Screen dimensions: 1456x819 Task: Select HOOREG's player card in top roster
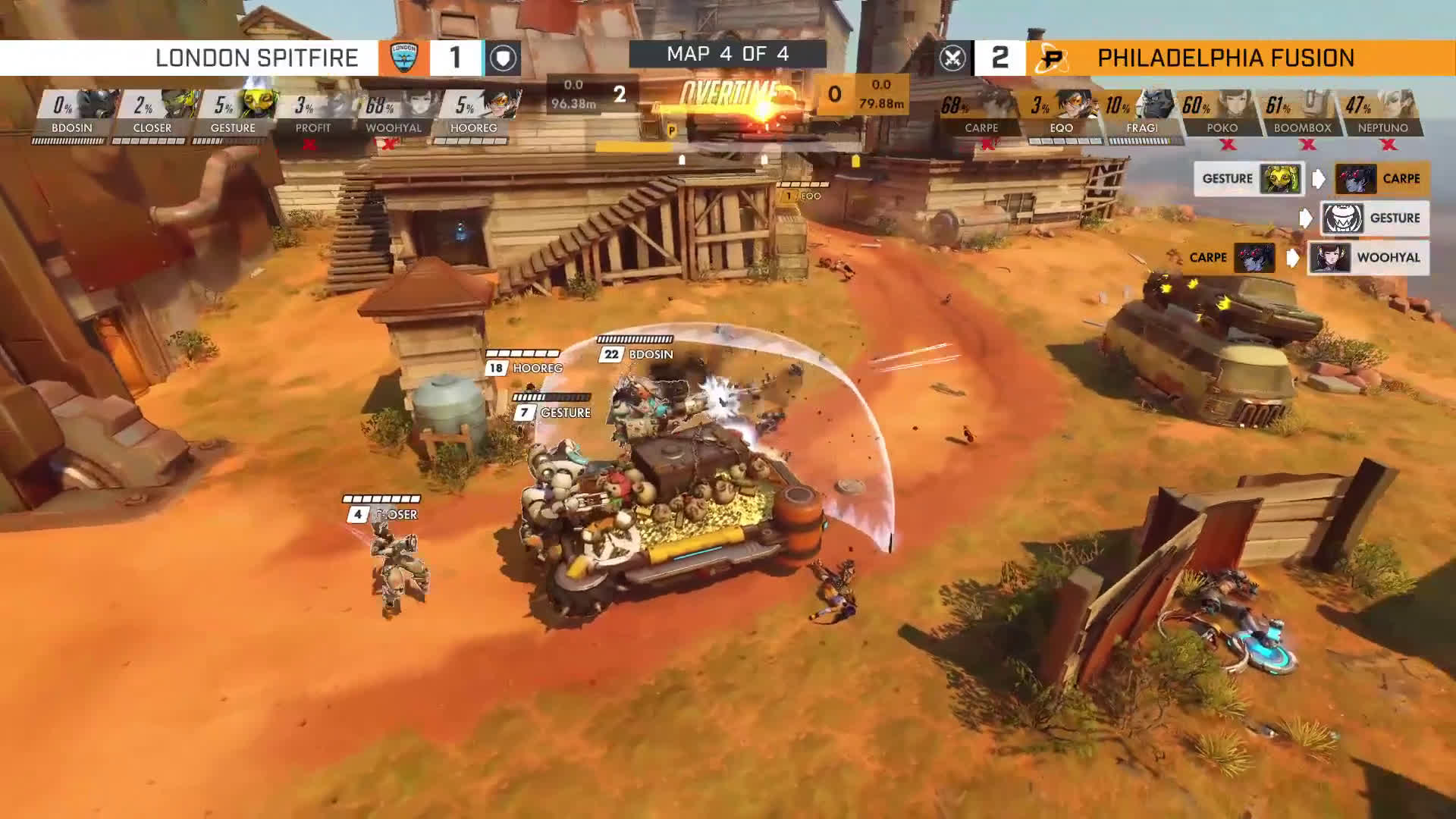475,114
